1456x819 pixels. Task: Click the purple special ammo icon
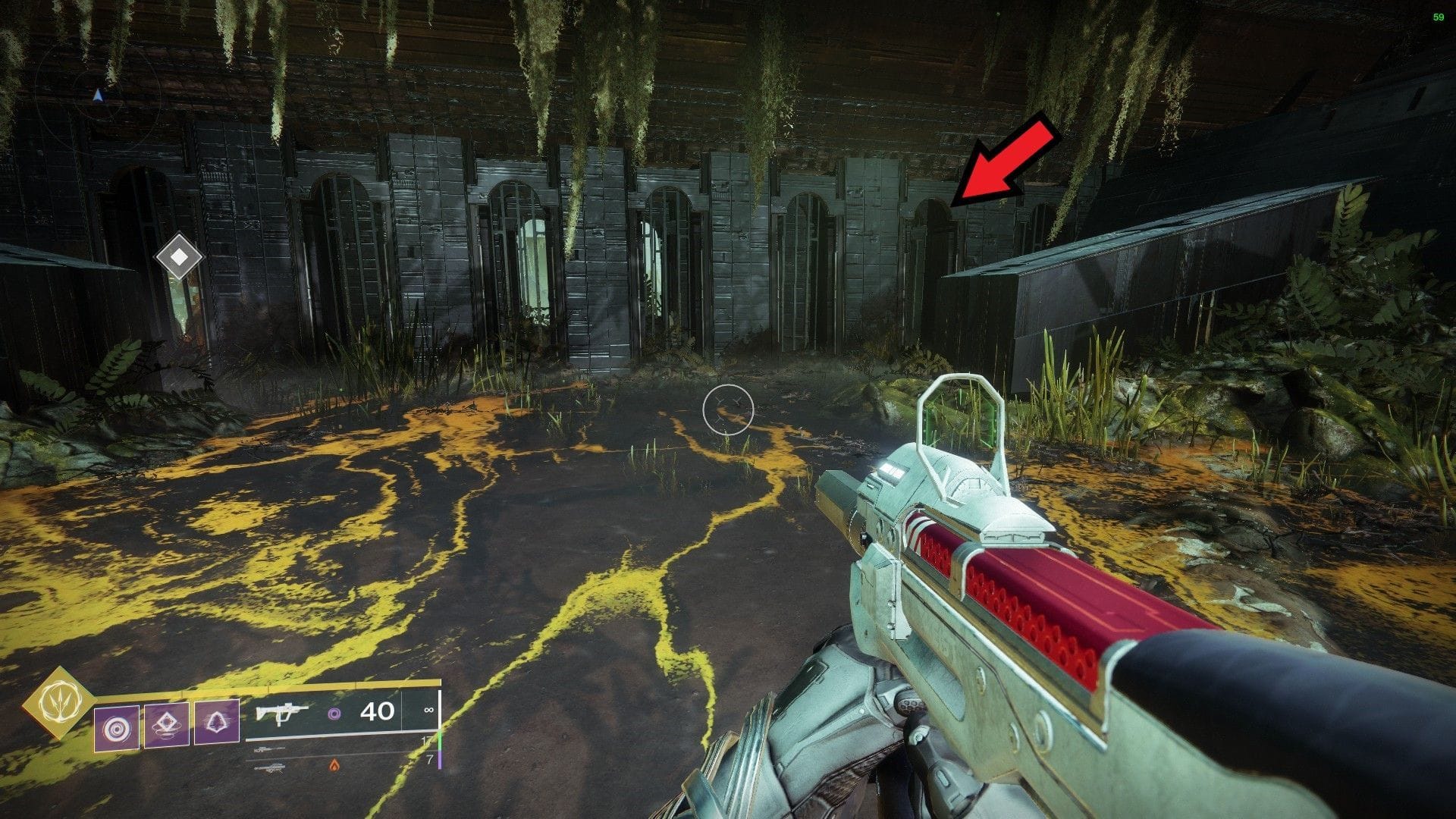pyautogui.click(x=336, y=714)
